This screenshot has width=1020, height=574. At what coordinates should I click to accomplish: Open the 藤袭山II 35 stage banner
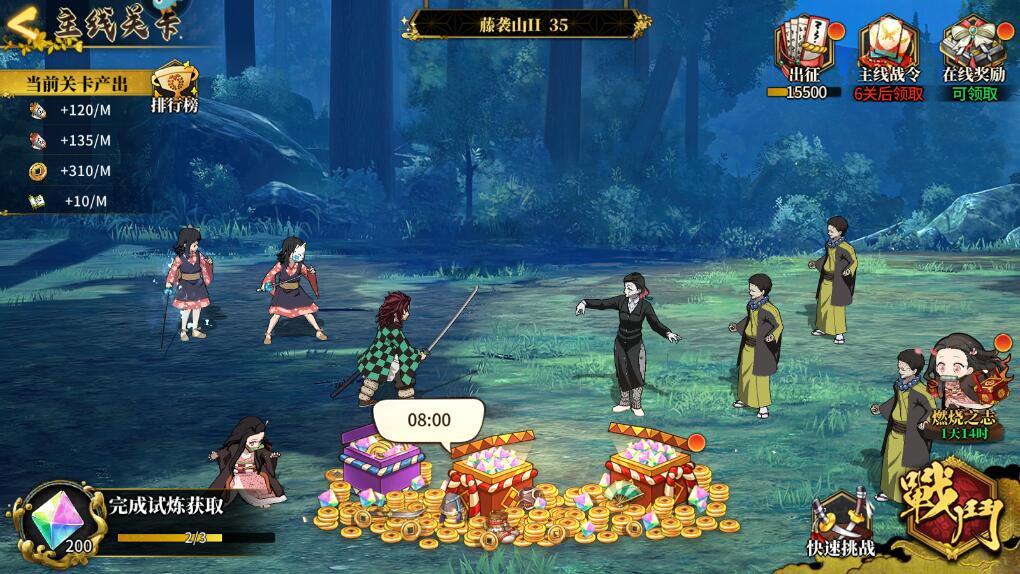point(524,24)
